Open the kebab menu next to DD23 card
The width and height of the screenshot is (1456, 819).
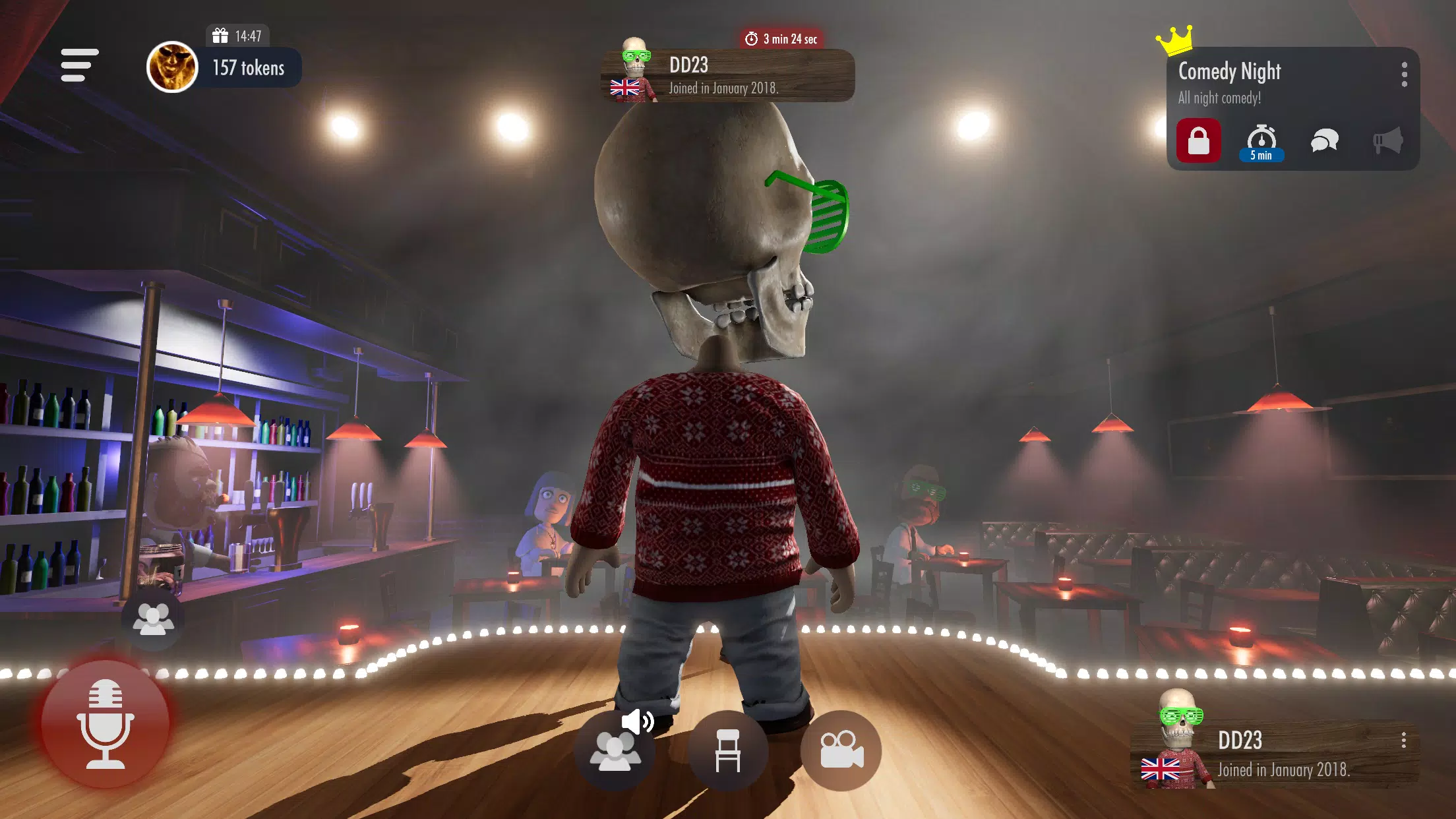coord(1403,742)
